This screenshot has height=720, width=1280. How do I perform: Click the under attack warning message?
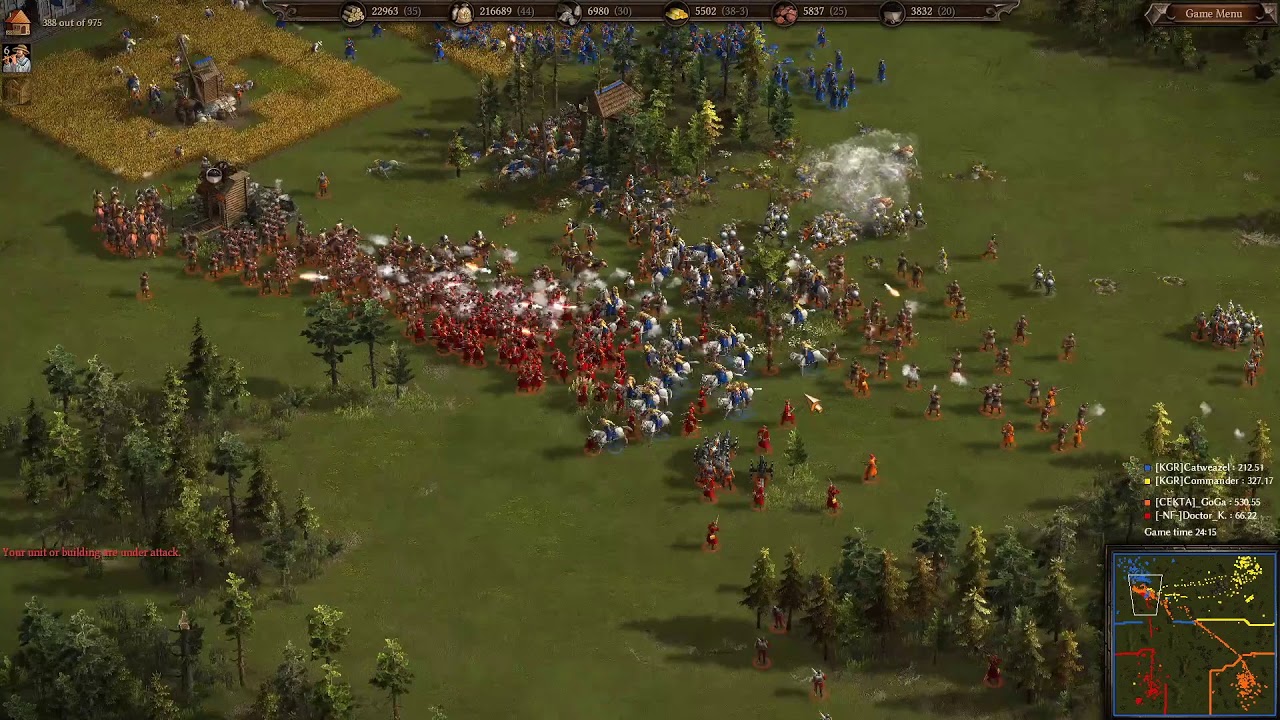pos(90,550)
